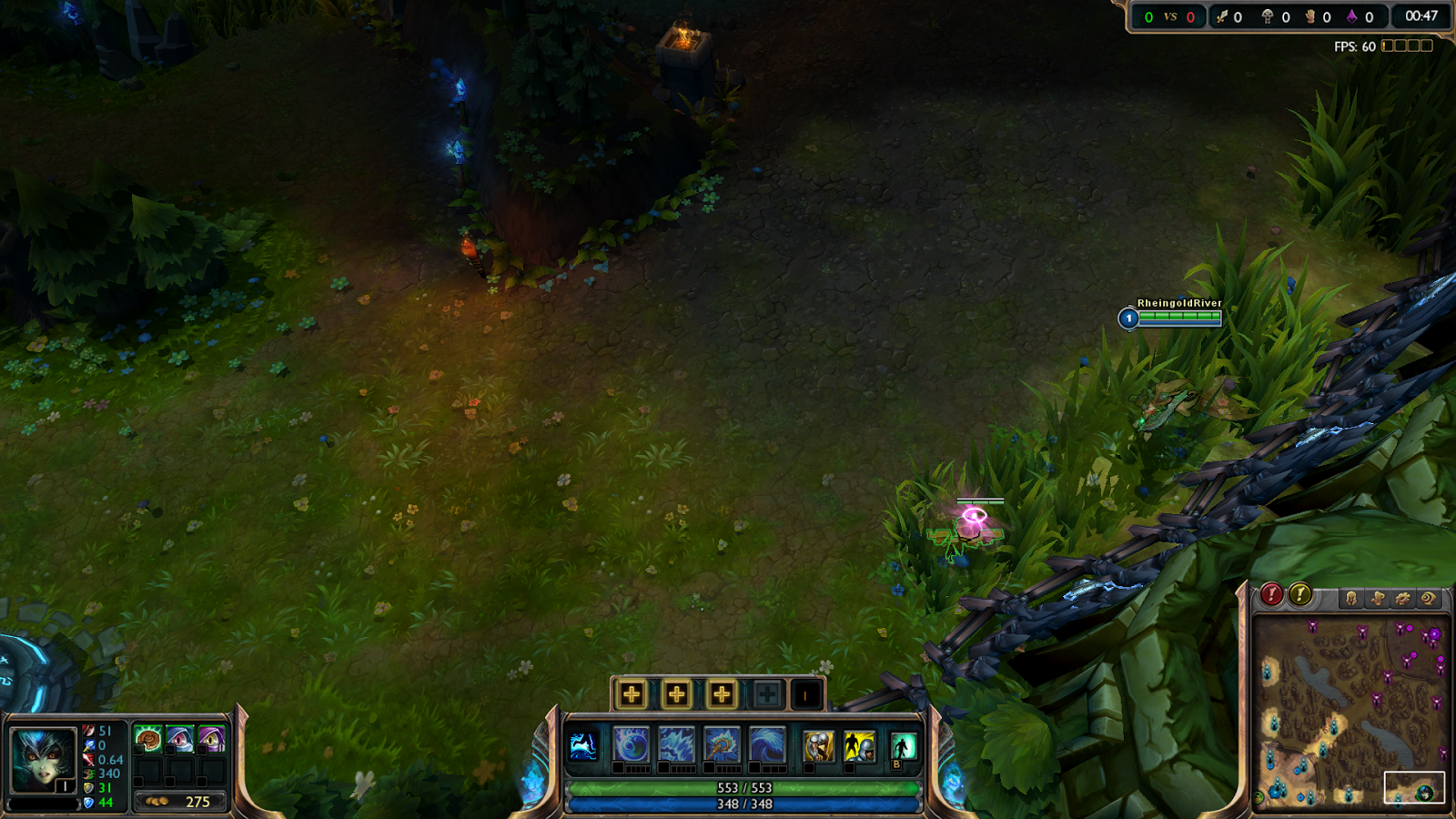This screenshot has width=1456, height=819.
Task: Click the pink Vision Ward item icon
Action: click(180, 738)
